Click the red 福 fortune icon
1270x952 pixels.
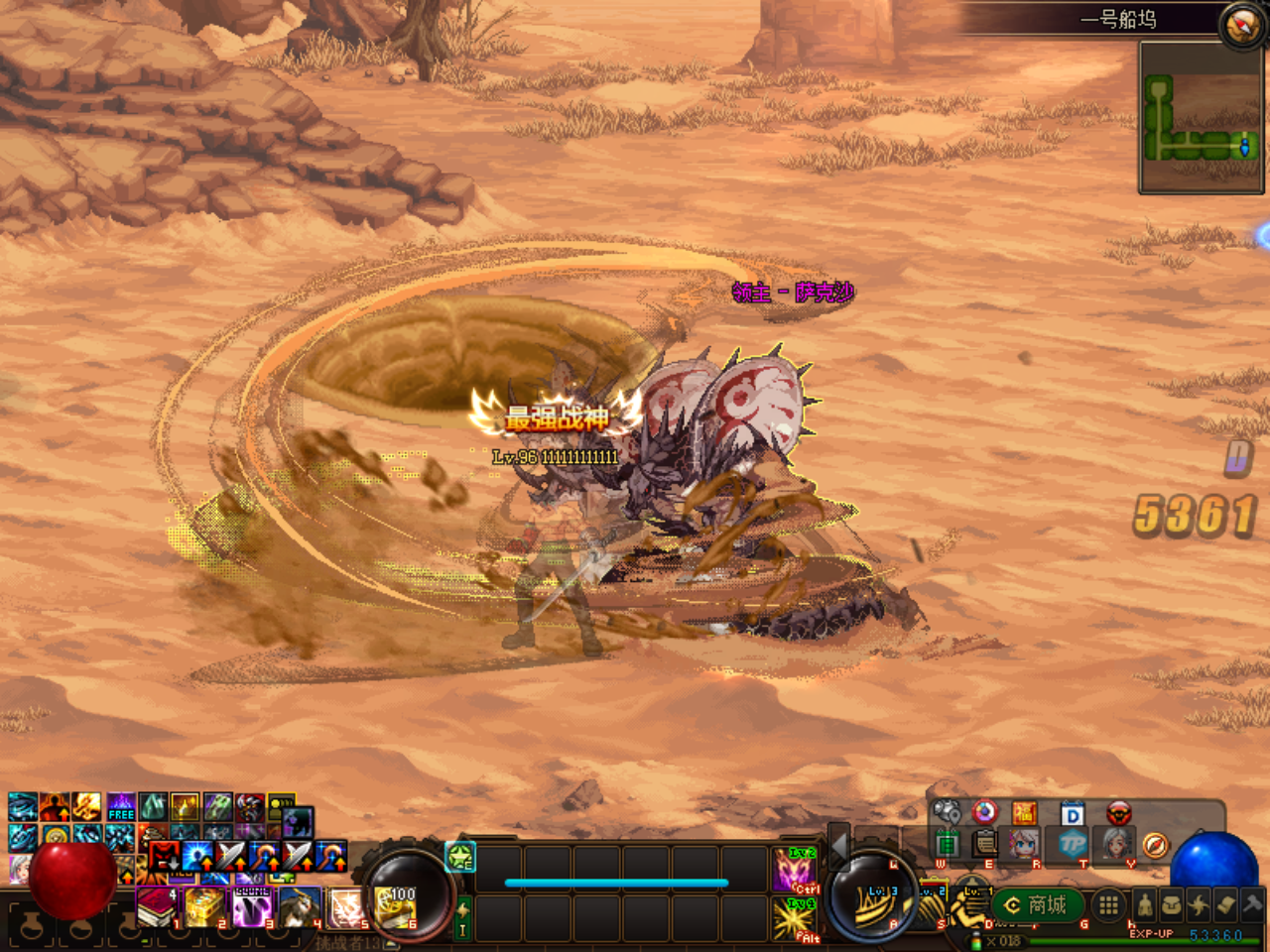click(x=1025, y=813)
